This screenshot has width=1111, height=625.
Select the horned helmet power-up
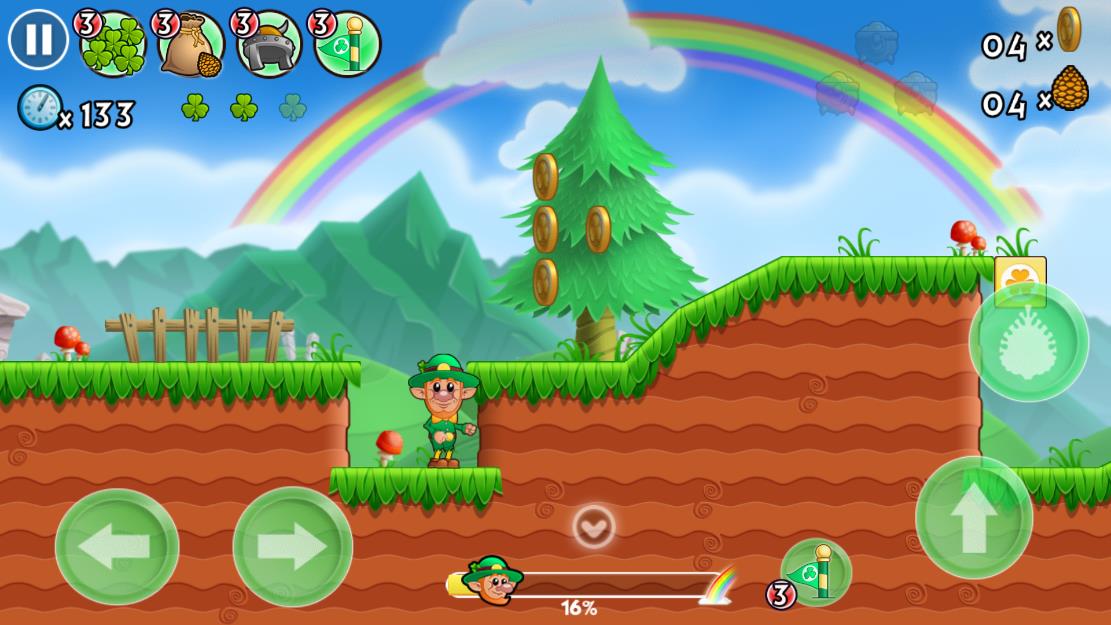coord(269,44)
